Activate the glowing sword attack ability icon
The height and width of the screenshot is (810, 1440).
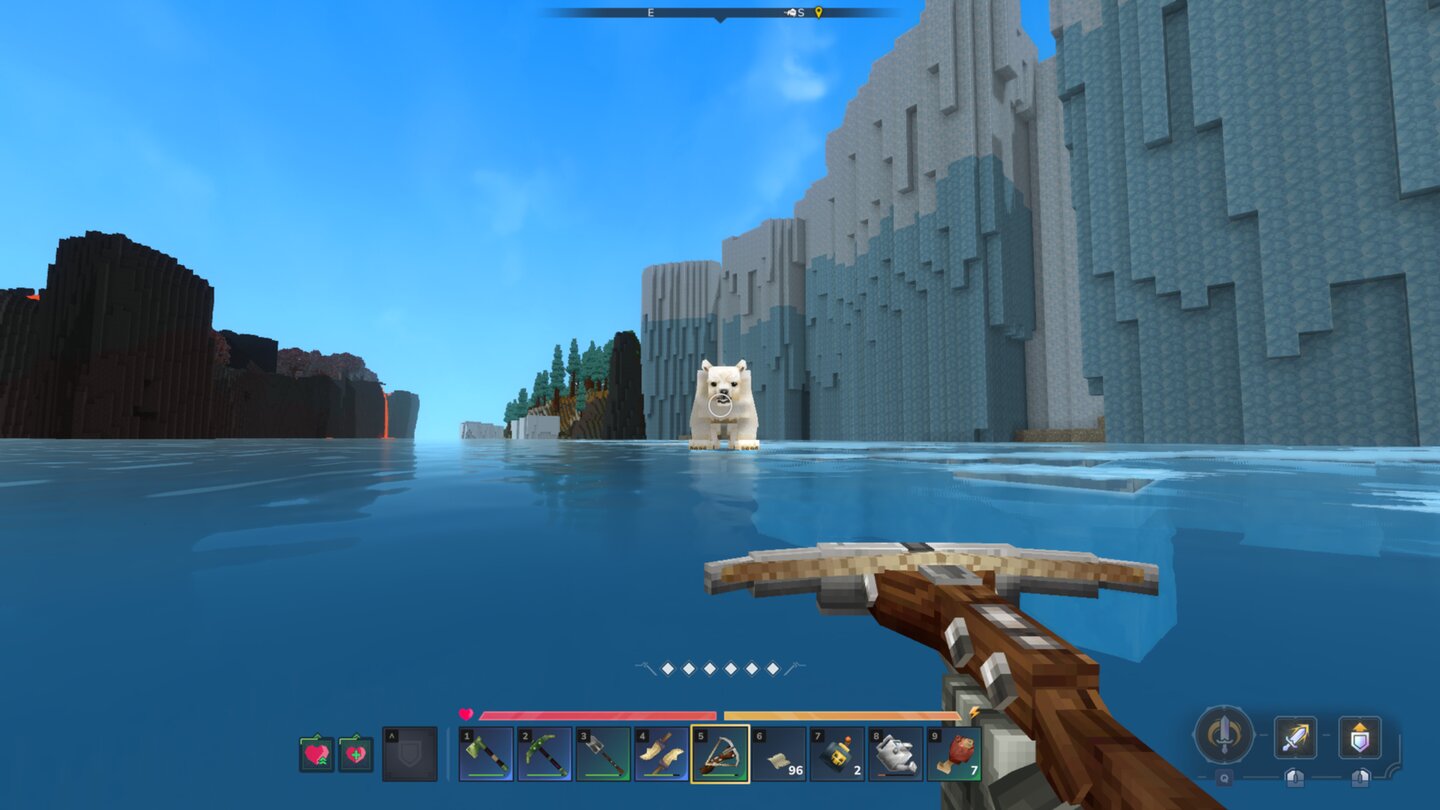click(x=1296, y=738)
